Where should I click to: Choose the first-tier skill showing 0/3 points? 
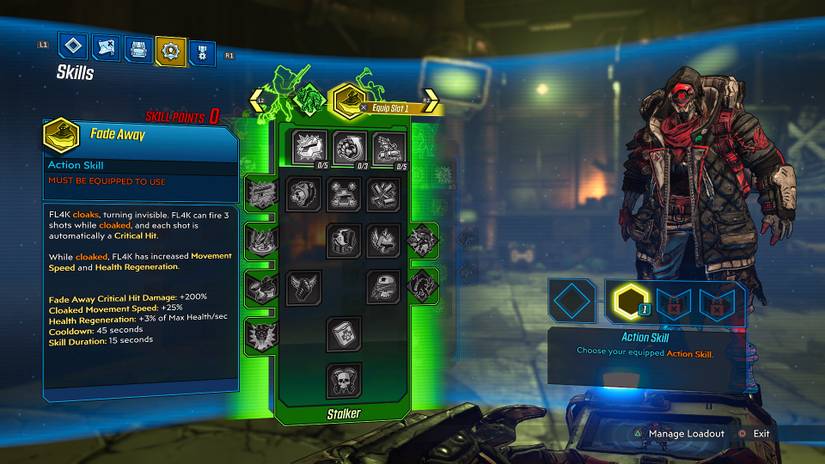pyautogui.click(x=347, y=148)
